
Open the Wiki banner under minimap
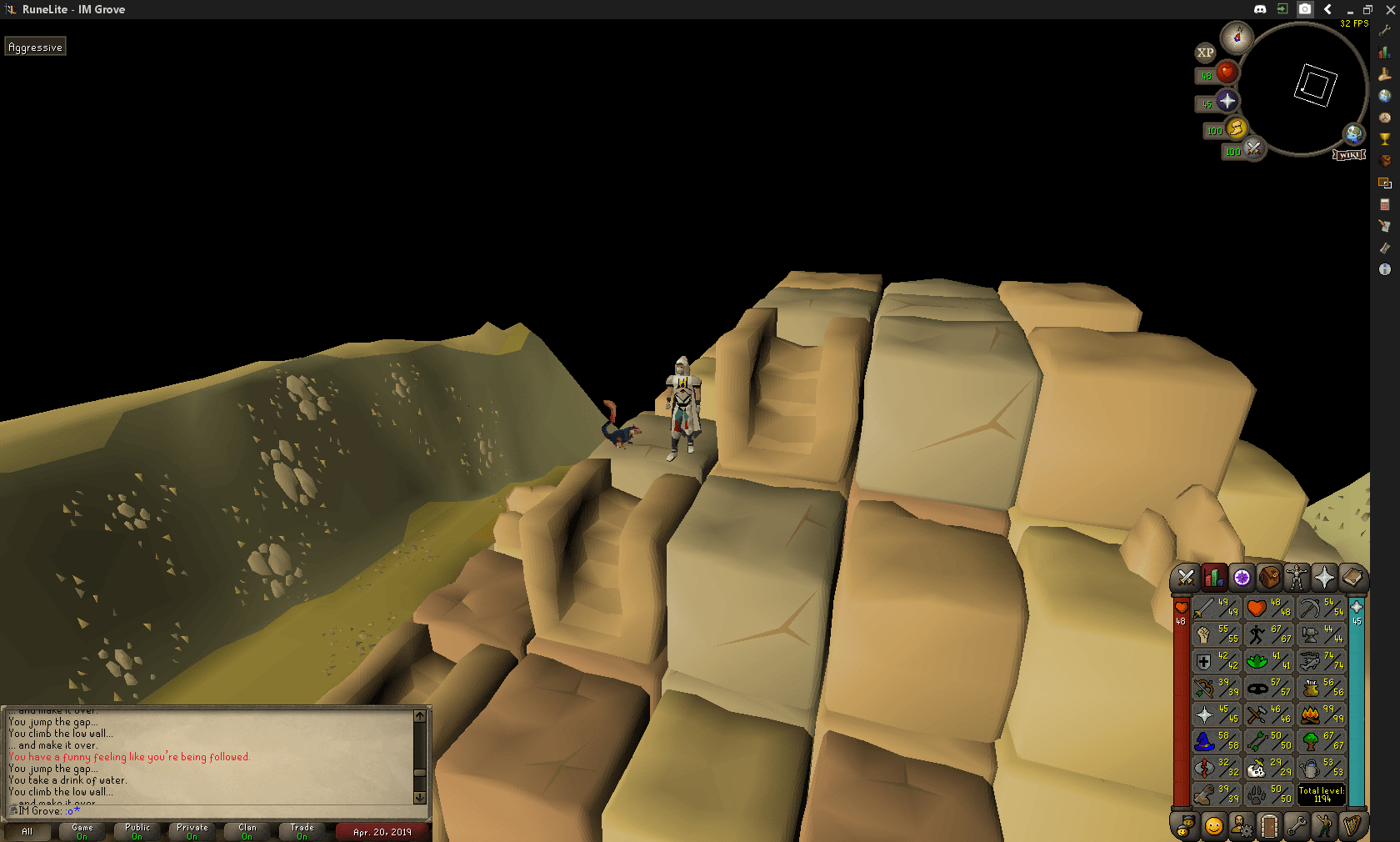point(1350,154)
